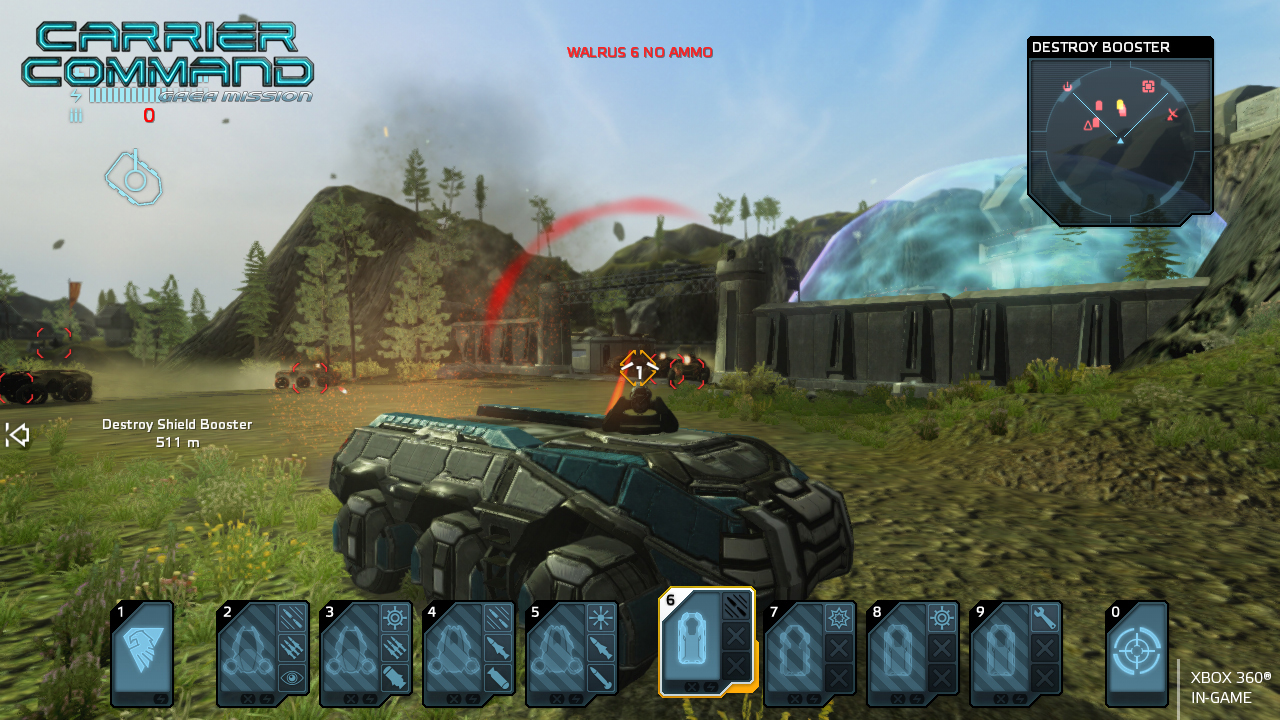The width and height of the screenshot is (1280, 720).
Task: Switch to Manta aircraft slot 2
Action: pyautogui.click(x=263, y=653)
